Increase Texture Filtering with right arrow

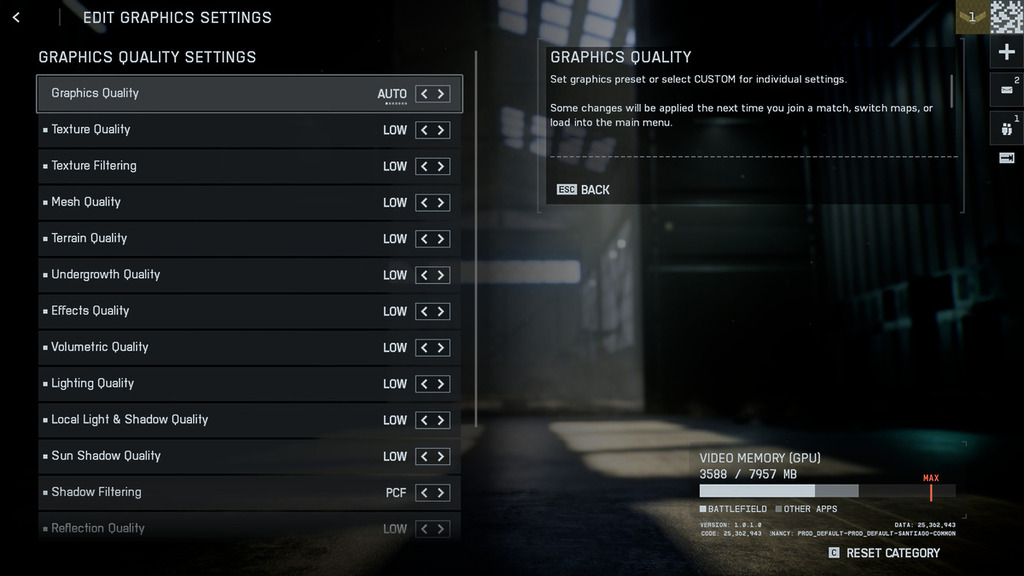coord(441,166)
